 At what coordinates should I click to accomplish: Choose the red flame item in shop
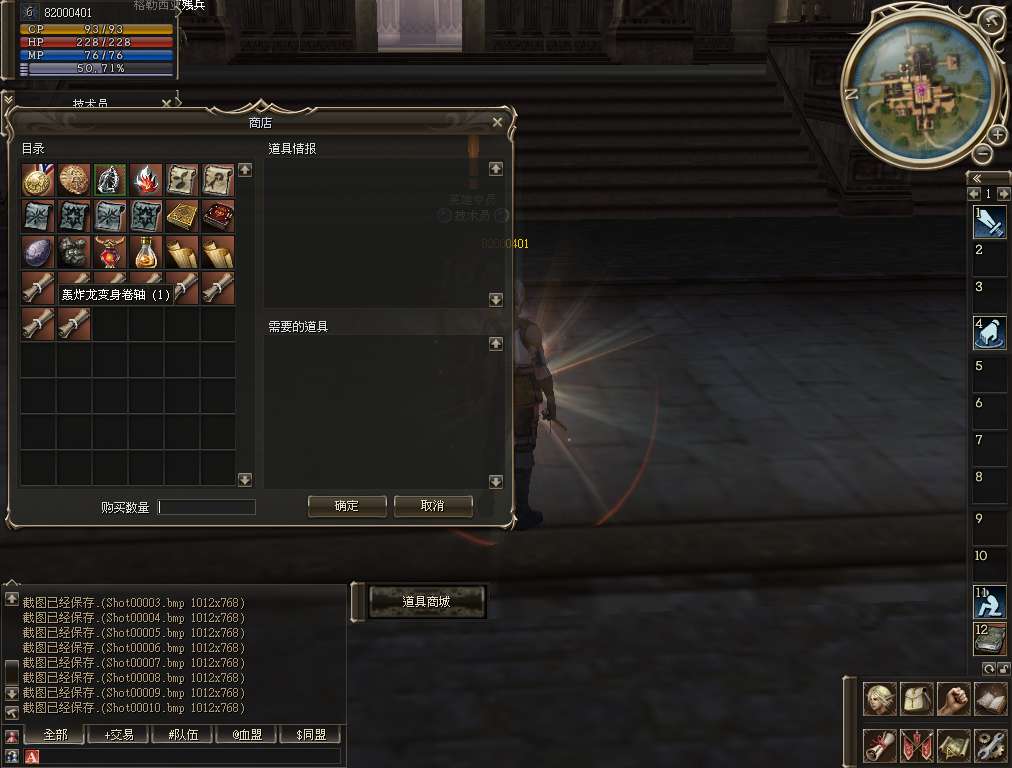click(146, 180)
